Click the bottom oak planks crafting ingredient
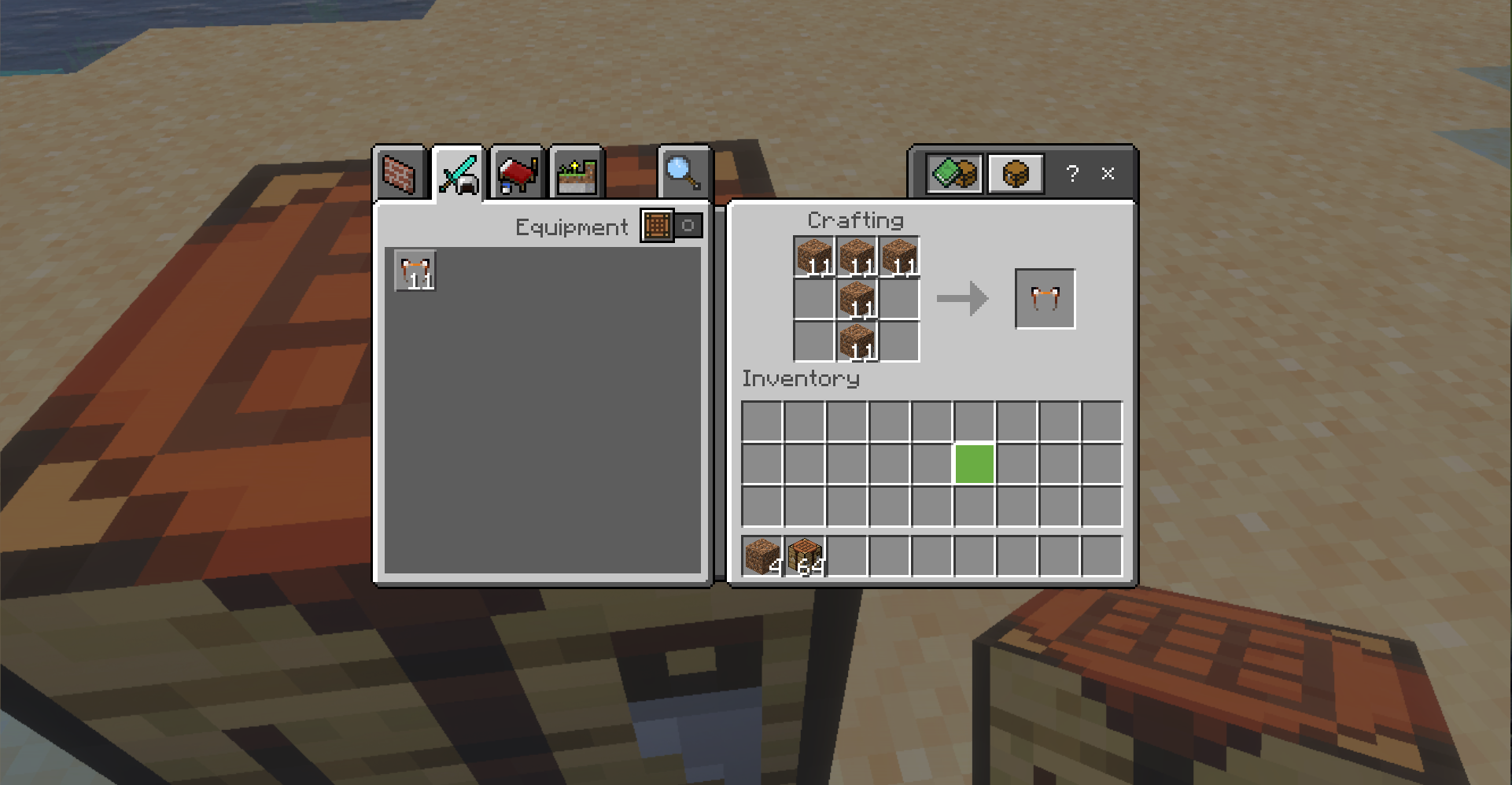Image resolution: width=1512 pixels, height=785 pixels. [857, 342]
